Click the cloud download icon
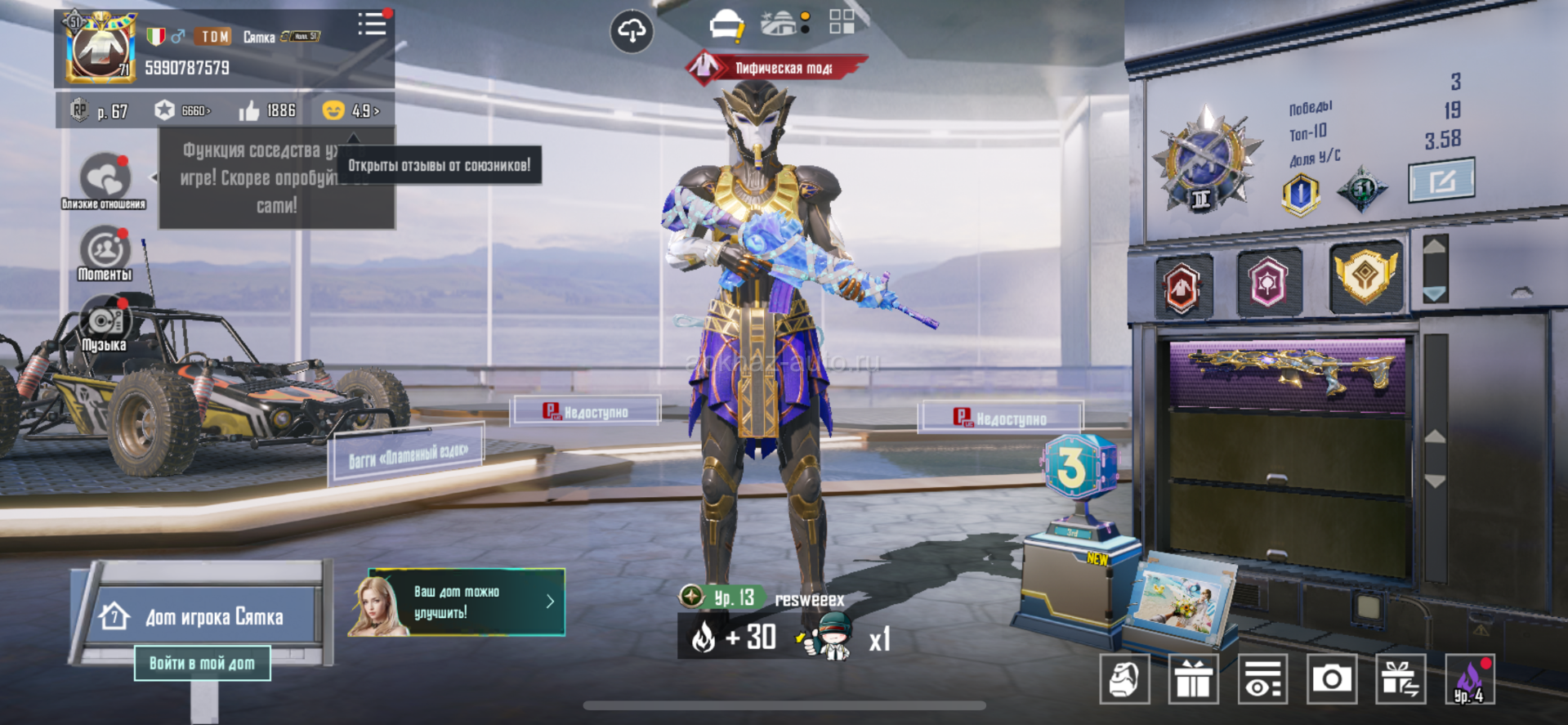The image size is (1568, 725). coord(632,31)
